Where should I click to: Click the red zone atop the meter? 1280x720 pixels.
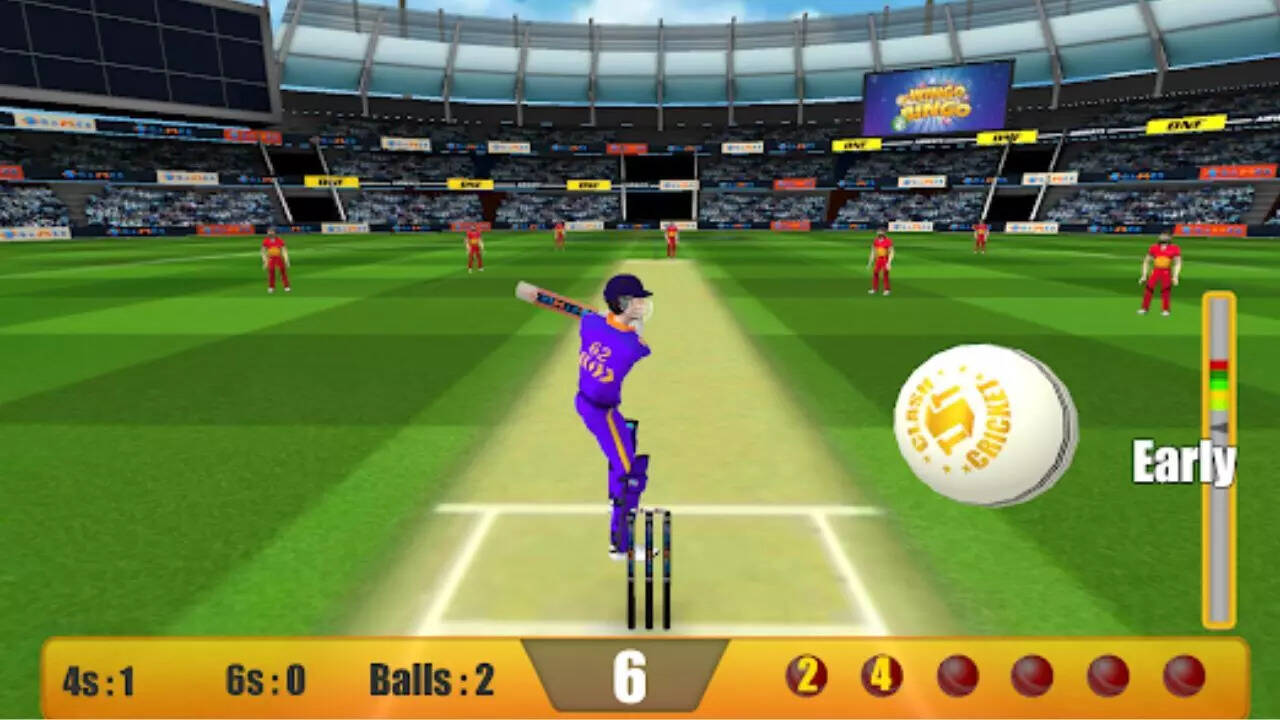pos(1219,362)
